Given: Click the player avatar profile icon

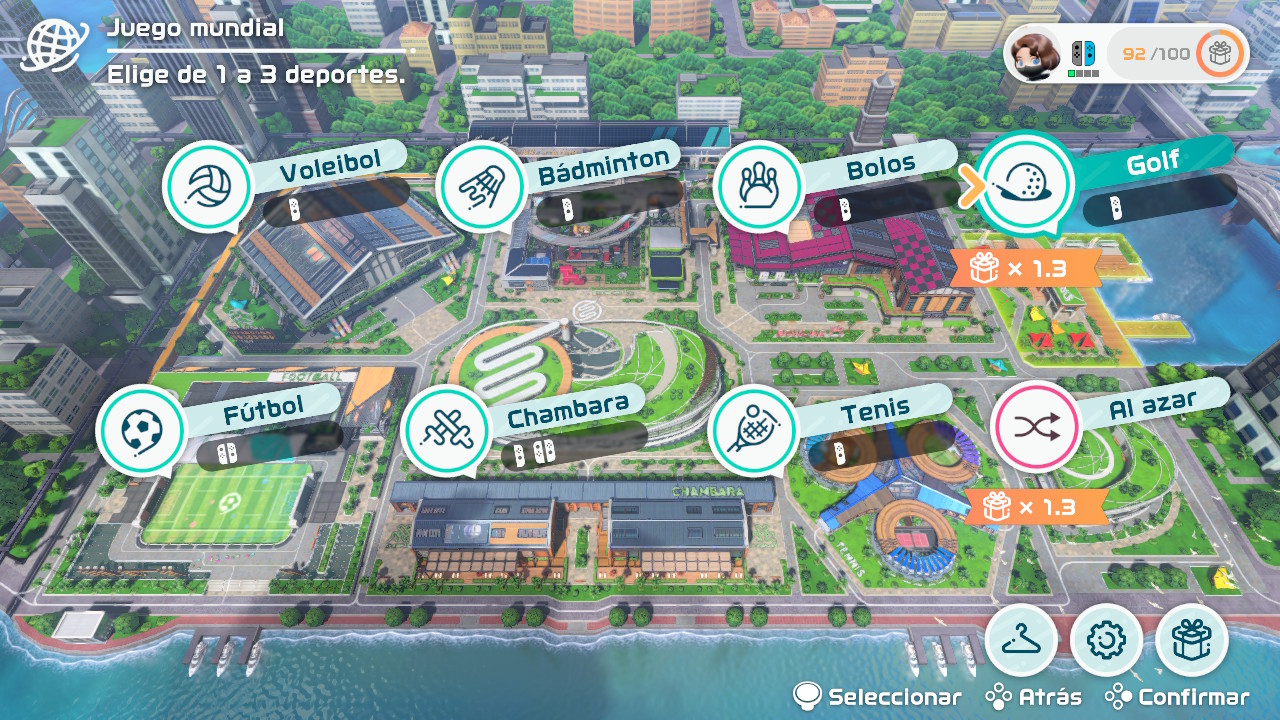Looking at the screenshot, I should click(x=1034, y=53).
